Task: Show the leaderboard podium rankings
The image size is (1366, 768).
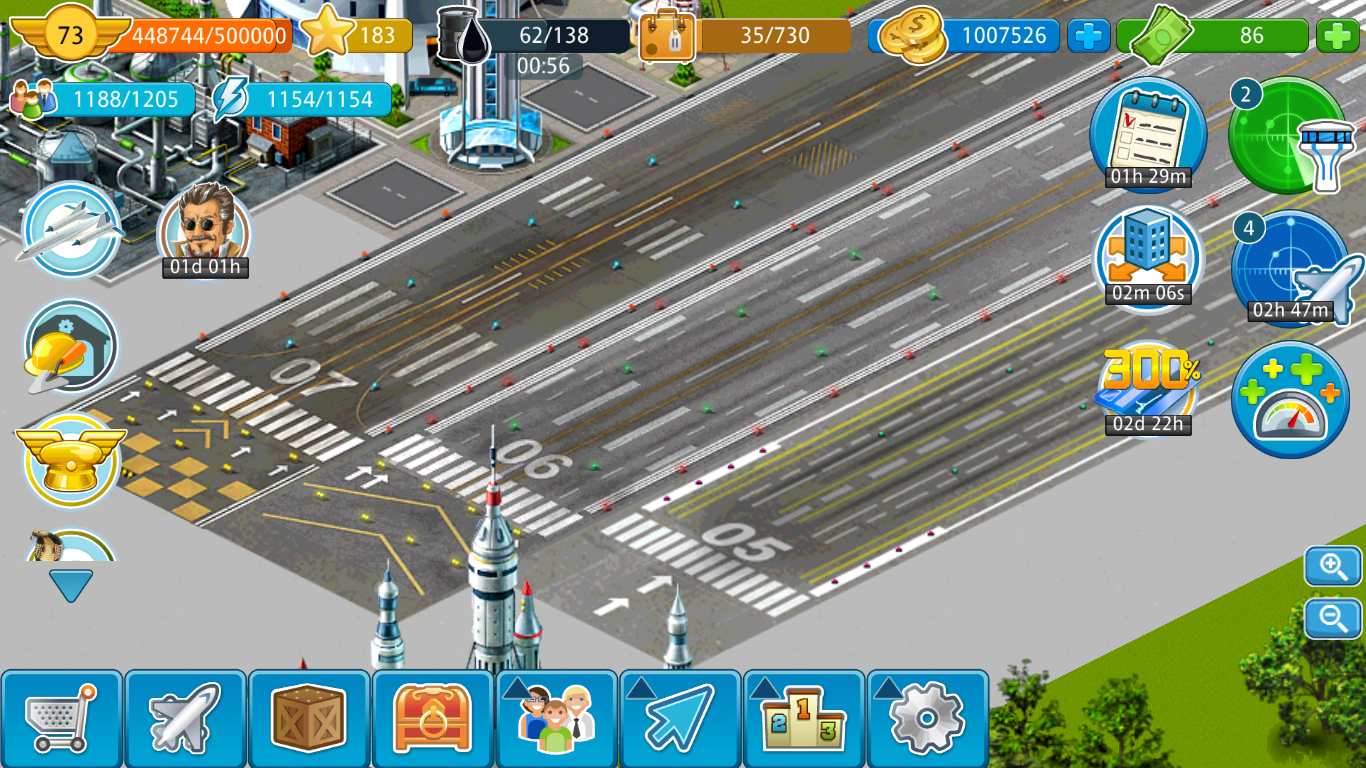Action: click(805, 718)
